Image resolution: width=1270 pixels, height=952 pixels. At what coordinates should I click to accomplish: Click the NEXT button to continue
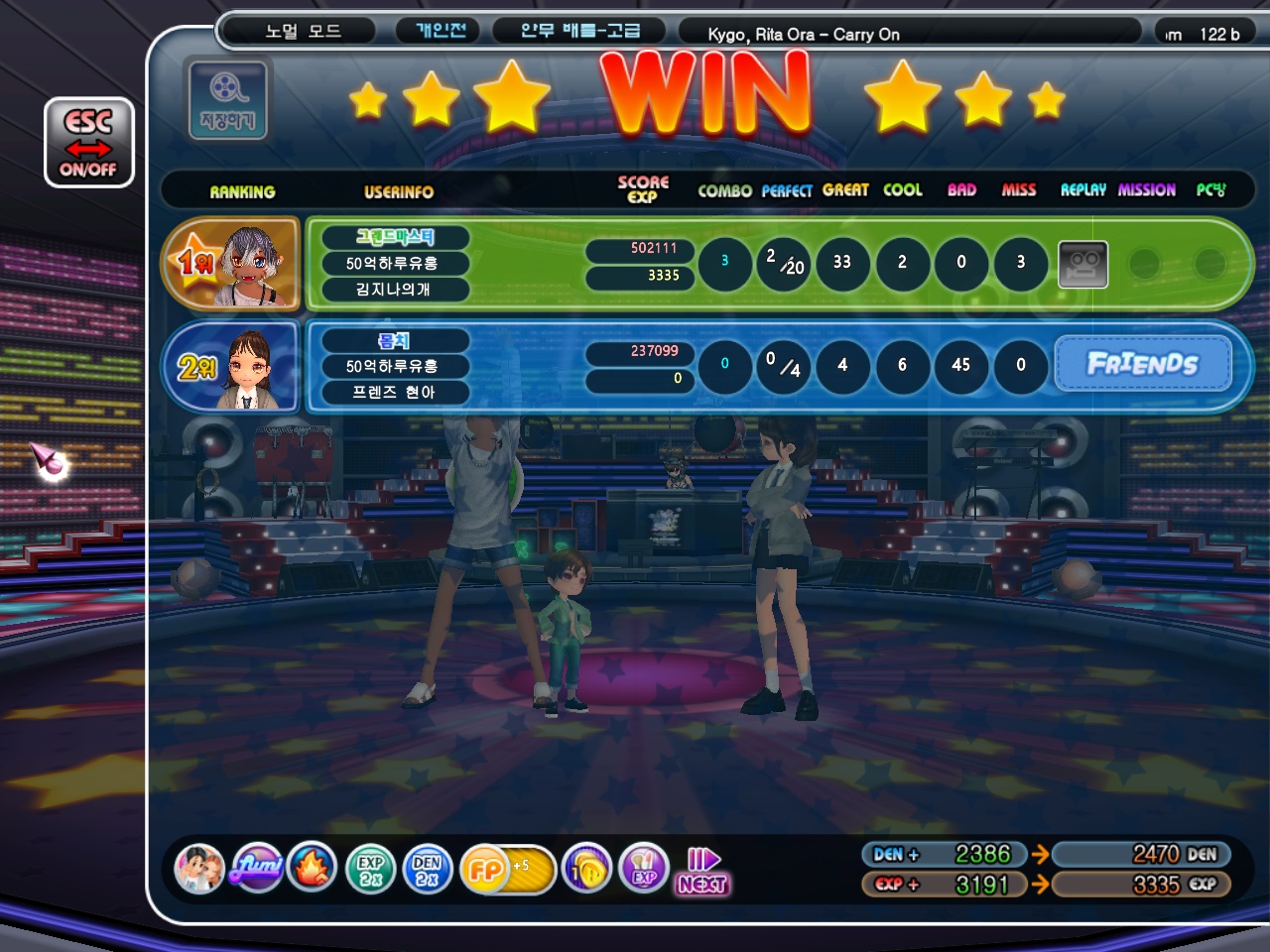(702, 872)
